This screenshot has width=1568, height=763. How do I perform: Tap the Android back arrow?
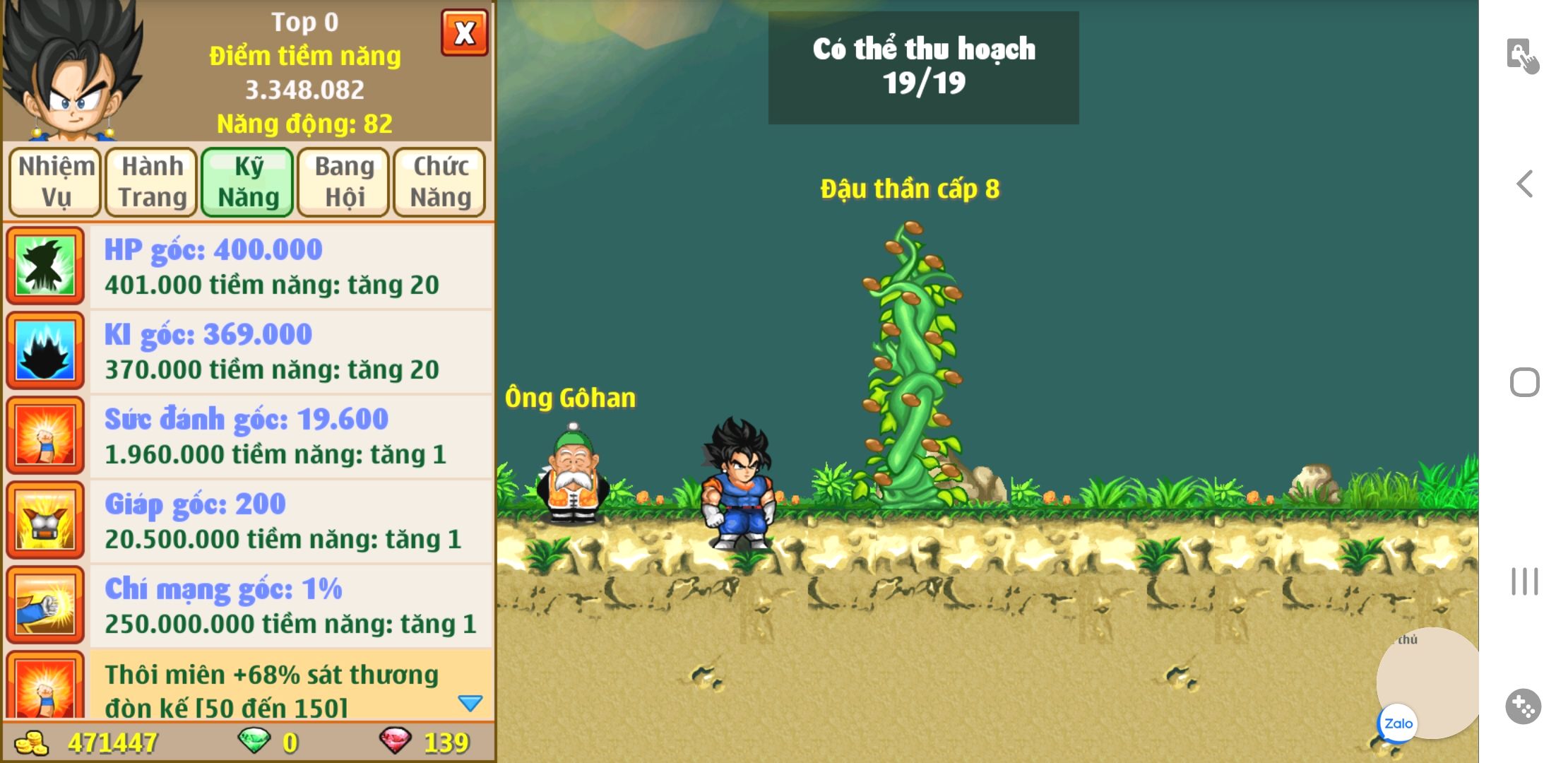(x=1525, y=184)
